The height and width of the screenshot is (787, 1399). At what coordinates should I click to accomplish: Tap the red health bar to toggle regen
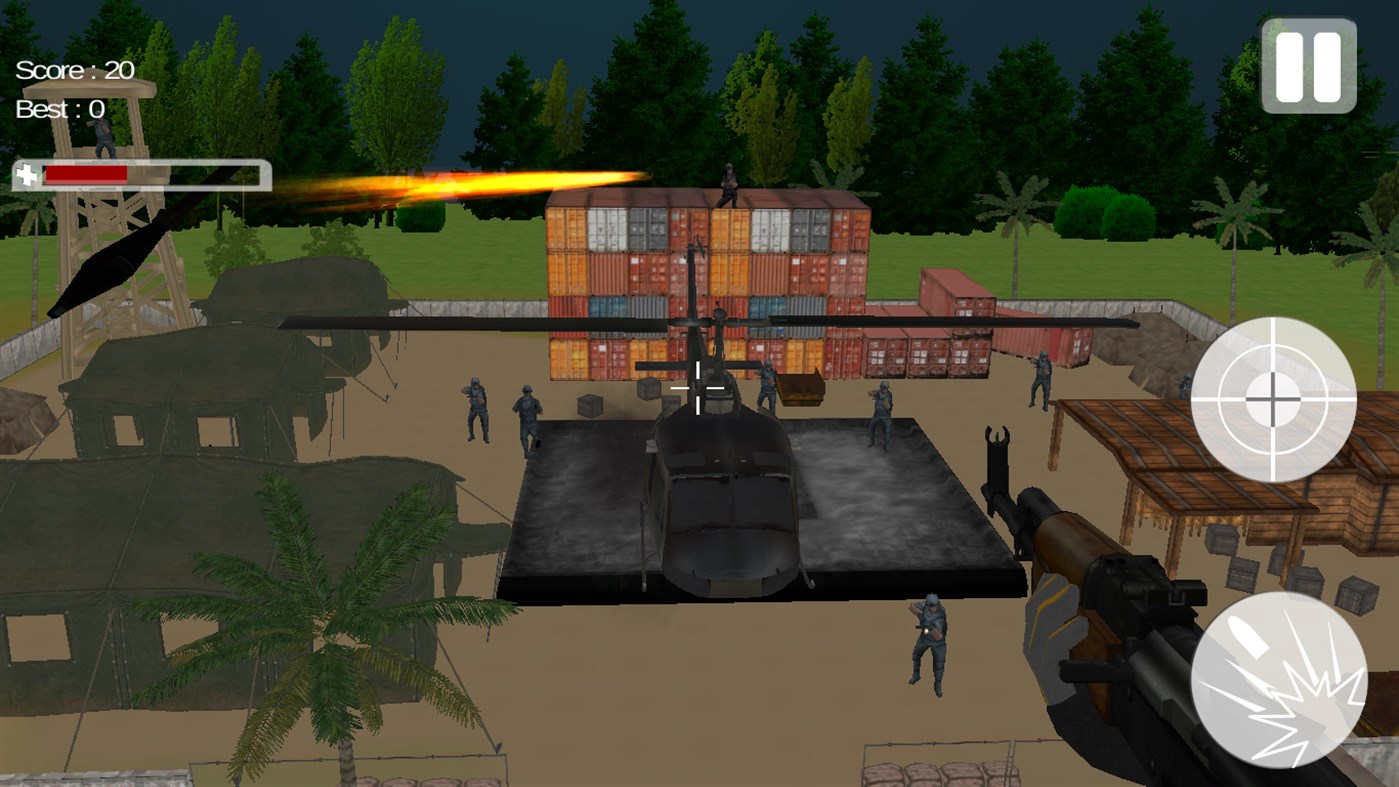coord(85,172)
